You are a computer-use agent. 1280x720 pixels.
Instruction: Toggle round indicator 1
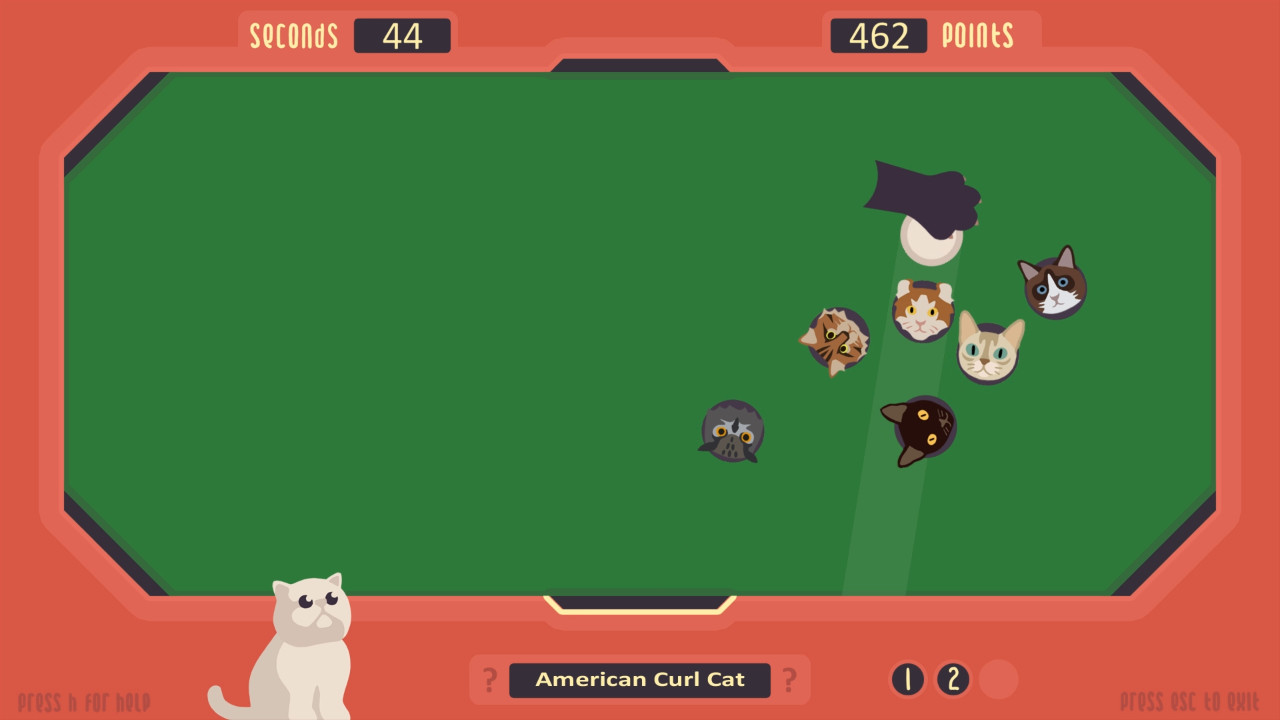tap(908, 679)
